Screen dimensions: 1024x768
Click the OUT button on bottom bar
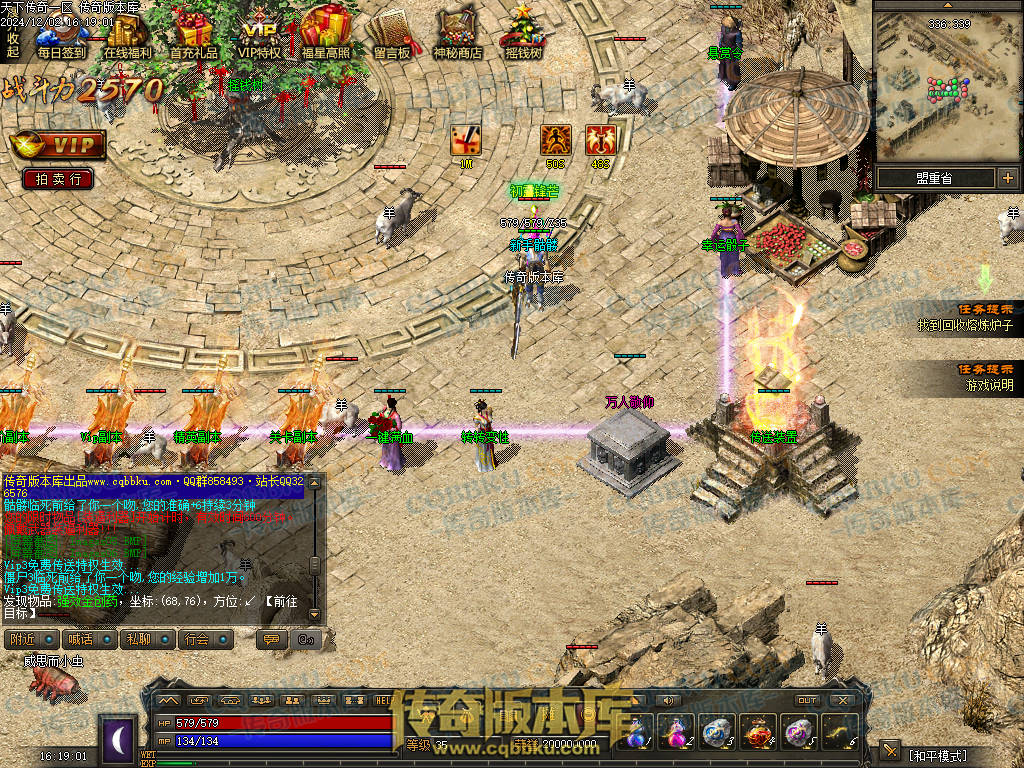(806, 700)
